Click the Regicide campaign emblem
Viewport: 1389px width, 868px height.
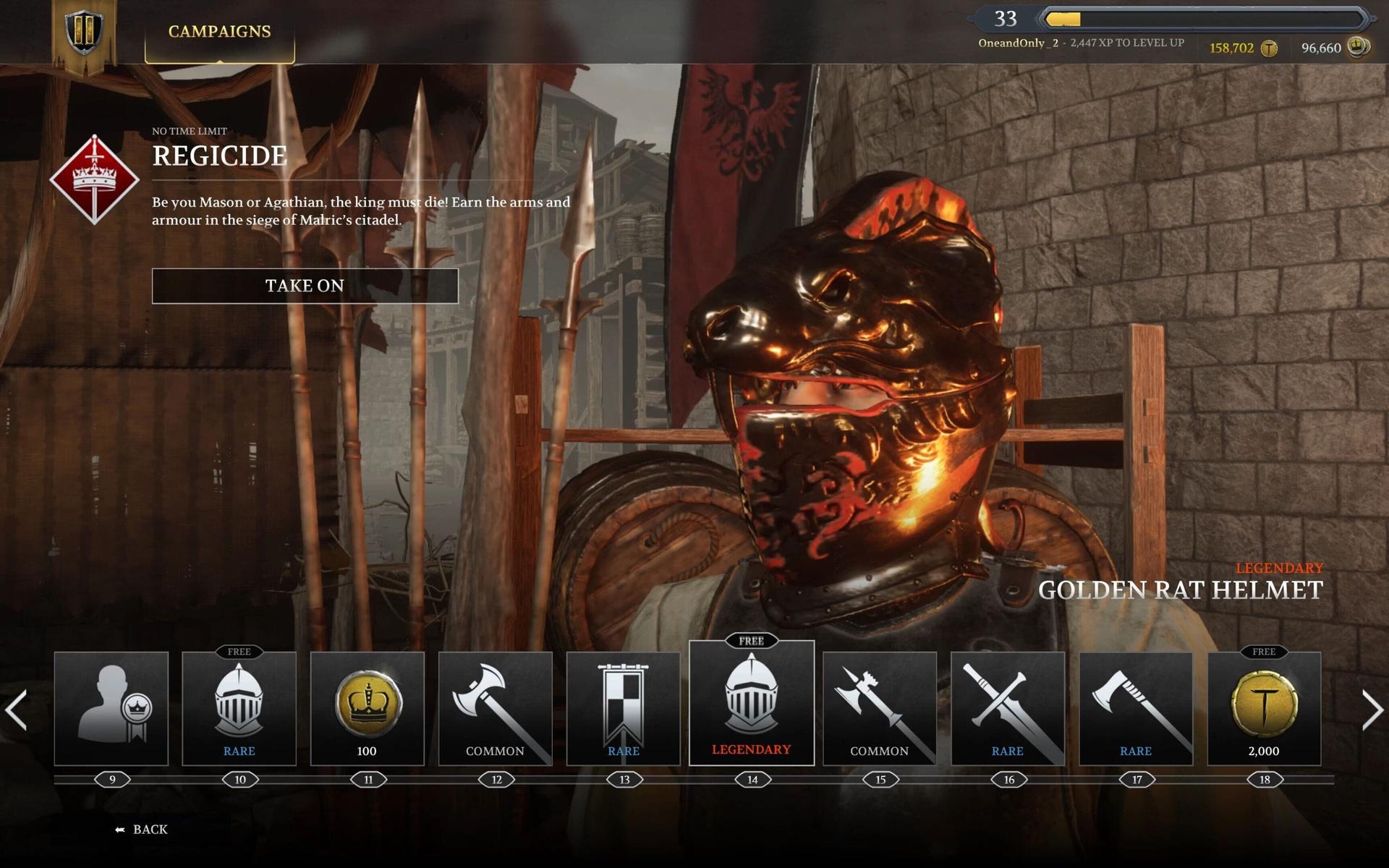[94, 179]
